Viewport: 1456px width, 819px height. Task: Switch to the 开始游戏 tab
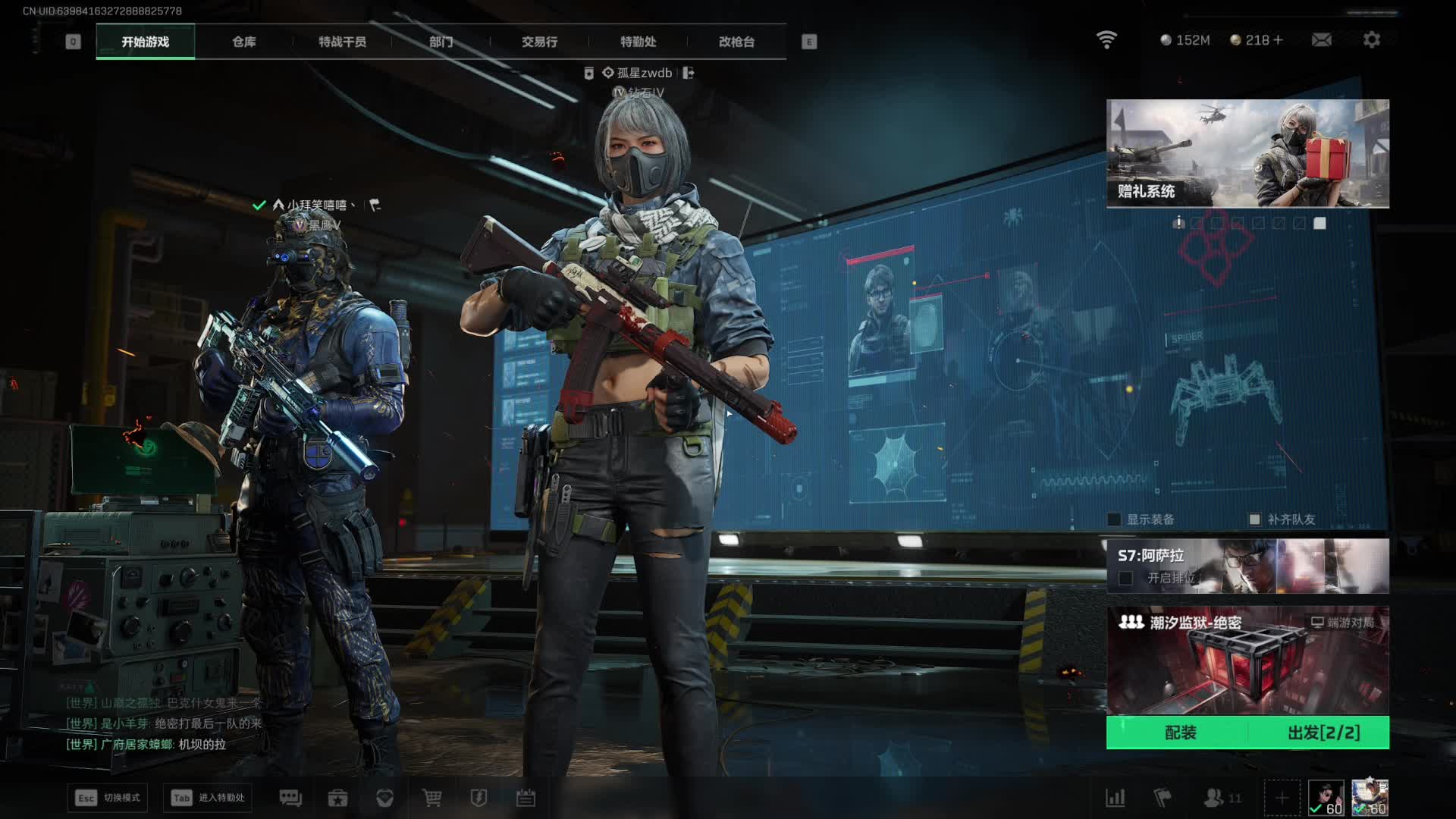coord(145,42)
